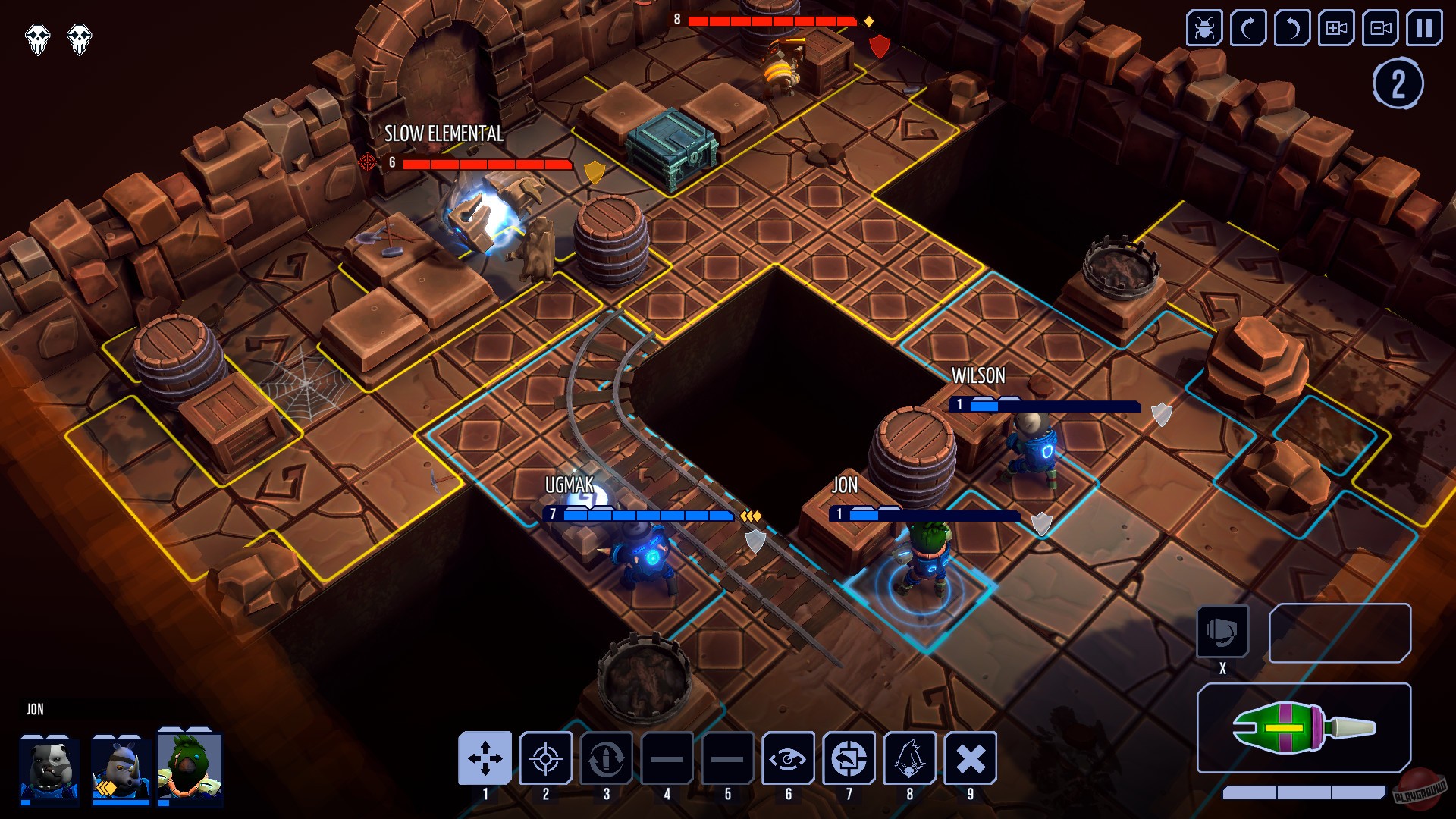Zoom the camera out
This screenshot has width=1456, height=819.
tap(1379, 30)
